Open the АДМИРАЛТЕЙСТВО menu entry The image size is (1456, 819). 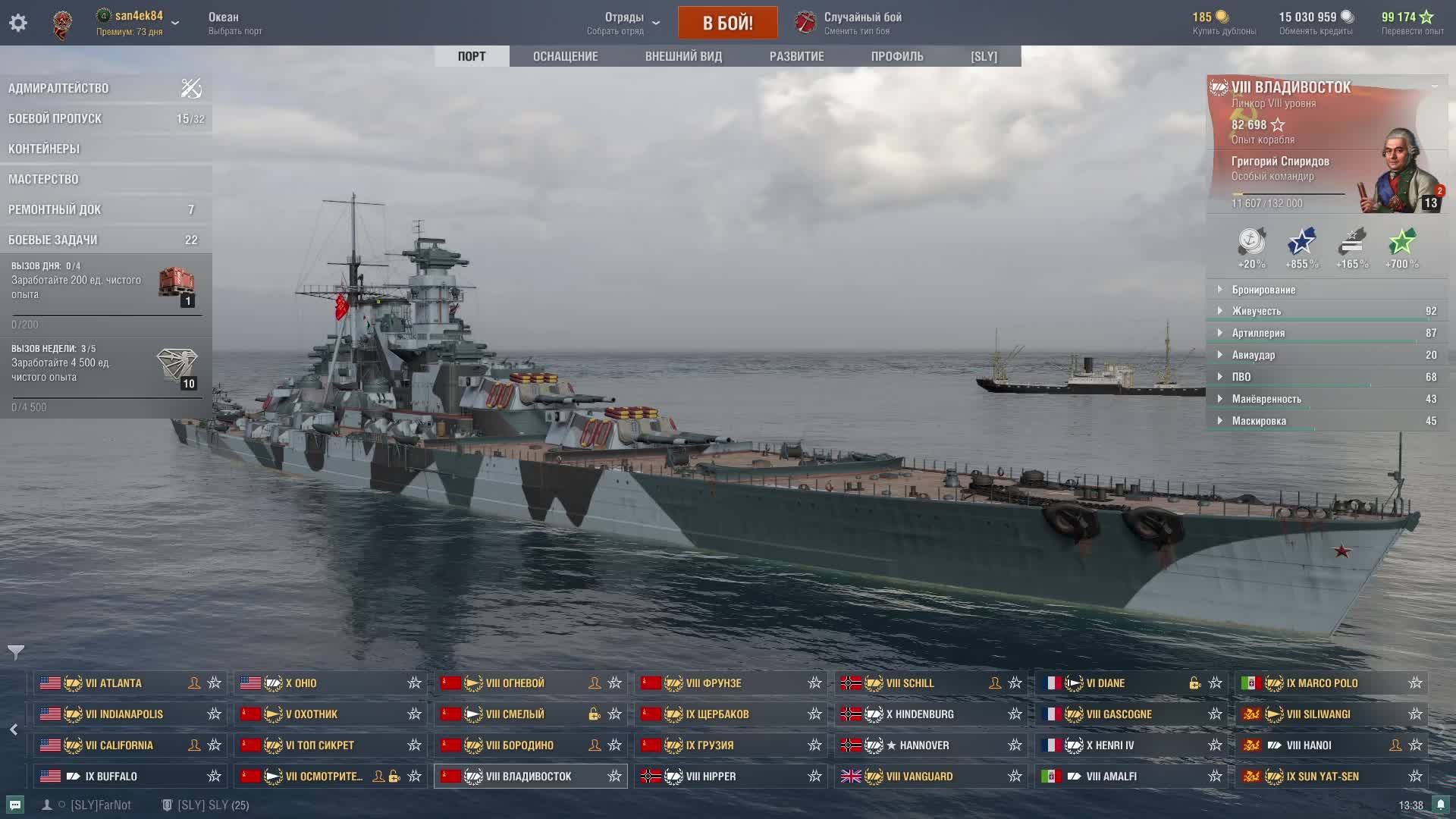tap(58, 88)
